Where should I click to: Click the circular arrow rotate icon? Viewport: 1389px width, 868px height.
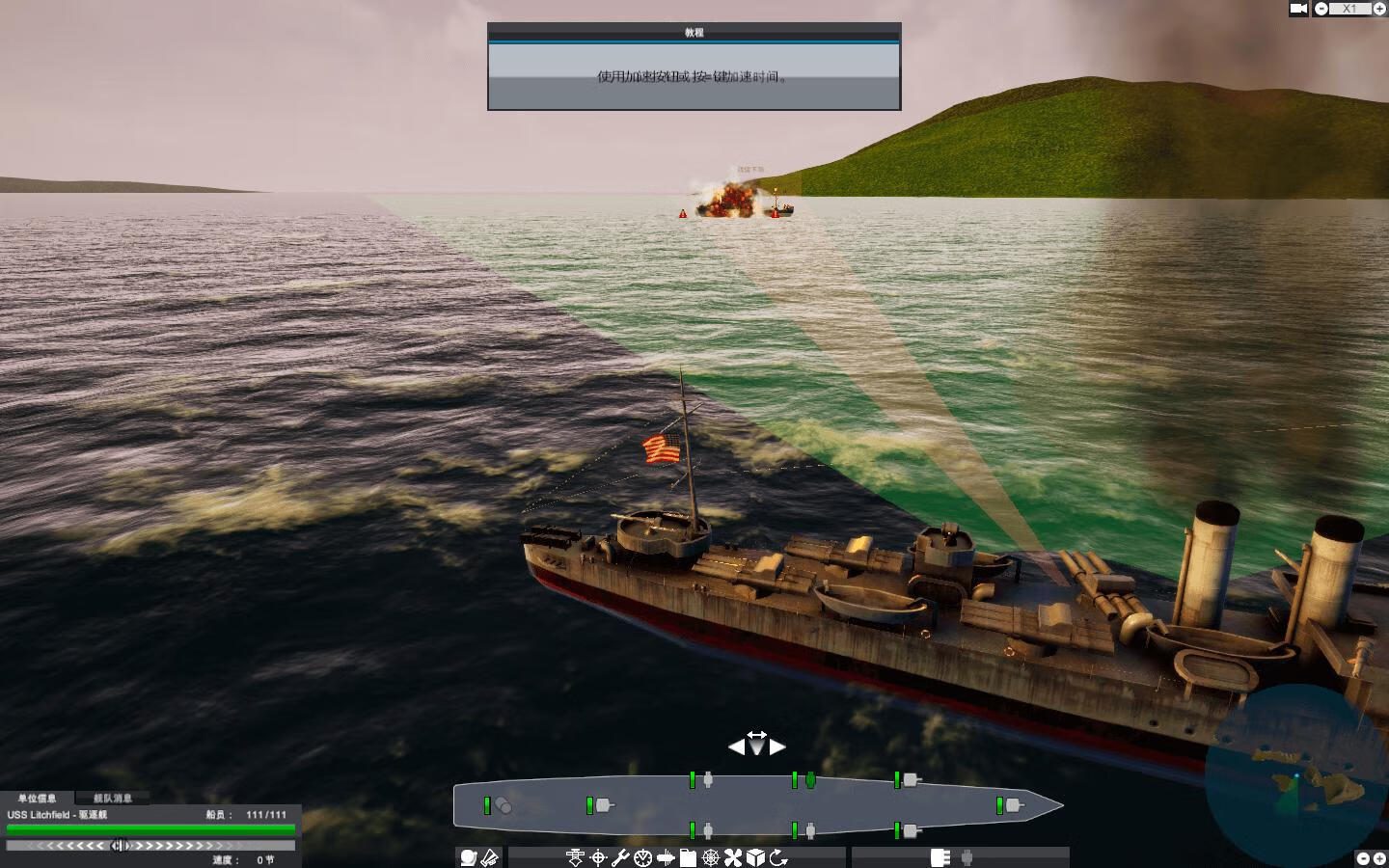point(778,857)
